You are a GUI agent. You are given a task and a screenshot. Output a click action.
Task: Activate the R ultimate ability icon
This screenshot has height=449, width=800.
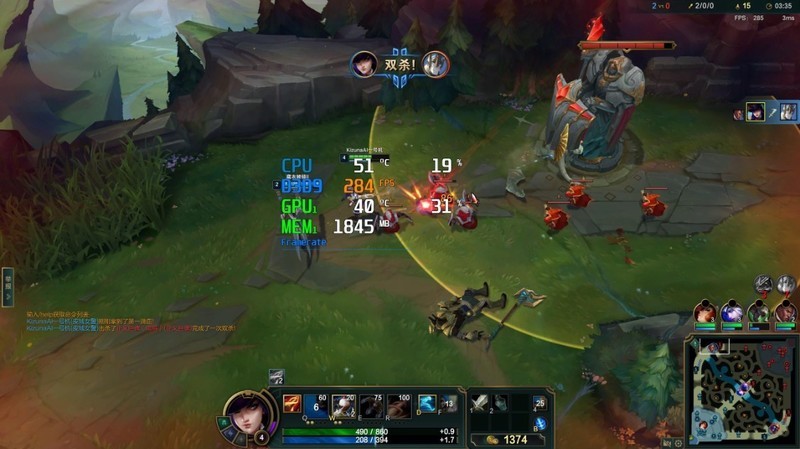point(398,406)
